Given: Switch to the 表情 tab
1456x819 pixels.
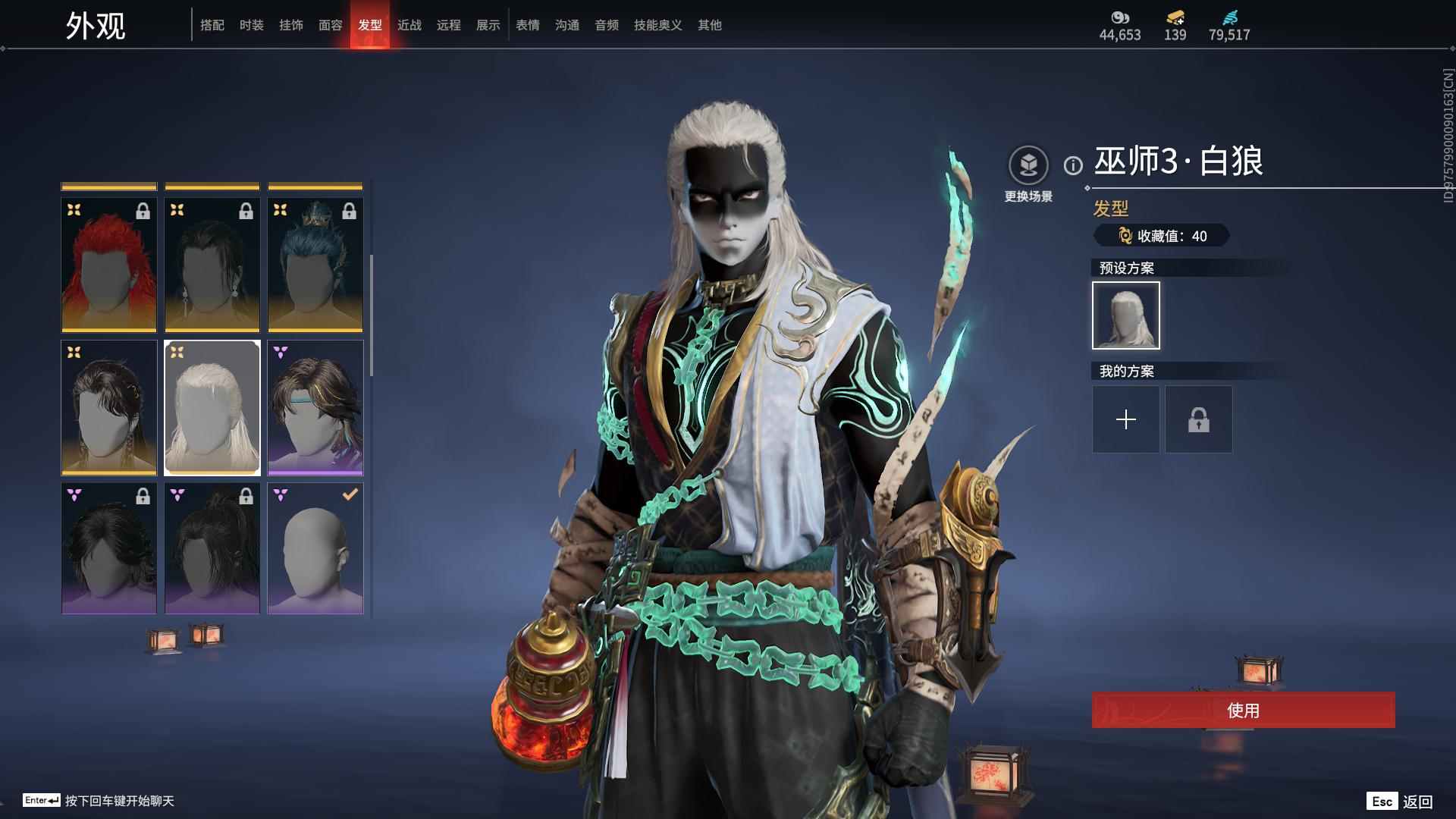Looking at the screenshot, I should tap(528, 26).
